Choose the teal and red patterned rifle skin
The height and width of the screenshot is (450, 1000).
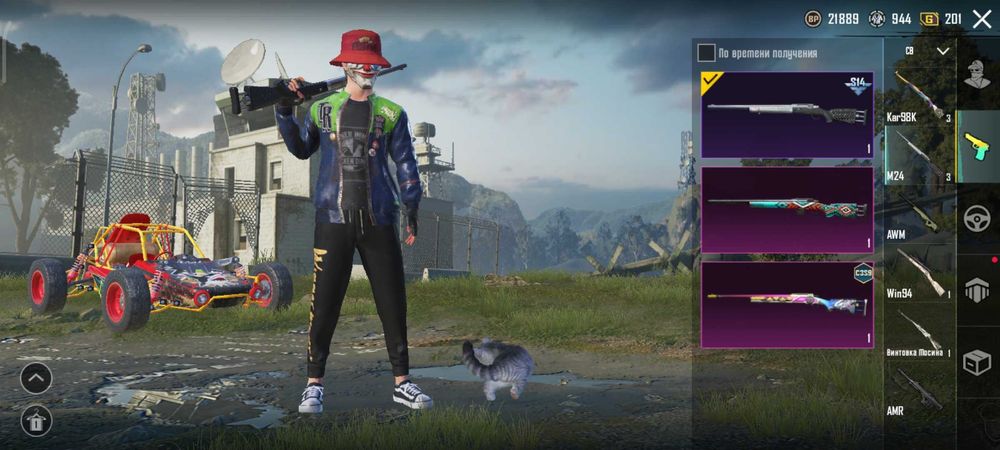pyautogui.click(x=787, y=209)
